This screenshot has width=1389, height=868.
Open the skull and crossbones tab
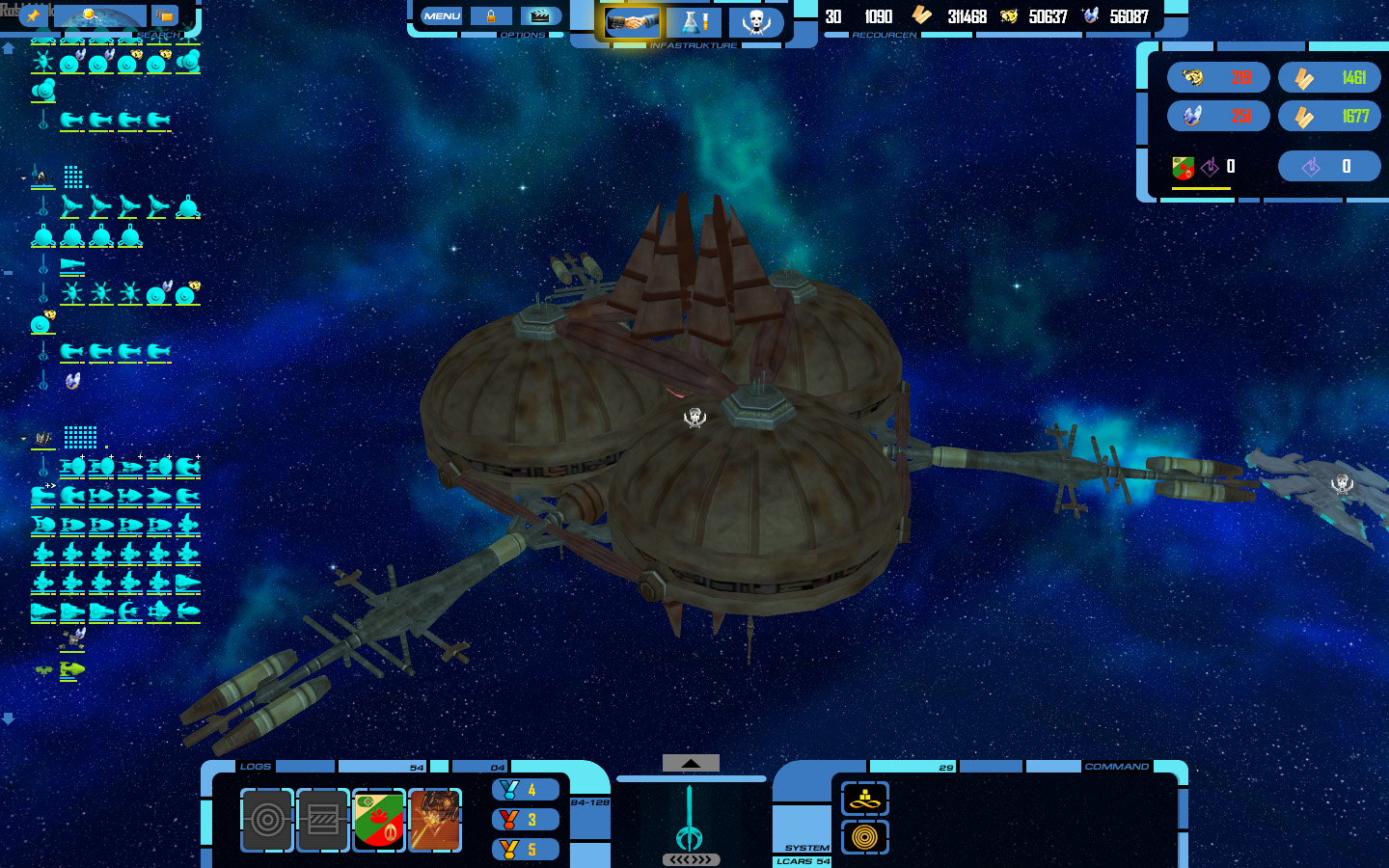[756, 22]
